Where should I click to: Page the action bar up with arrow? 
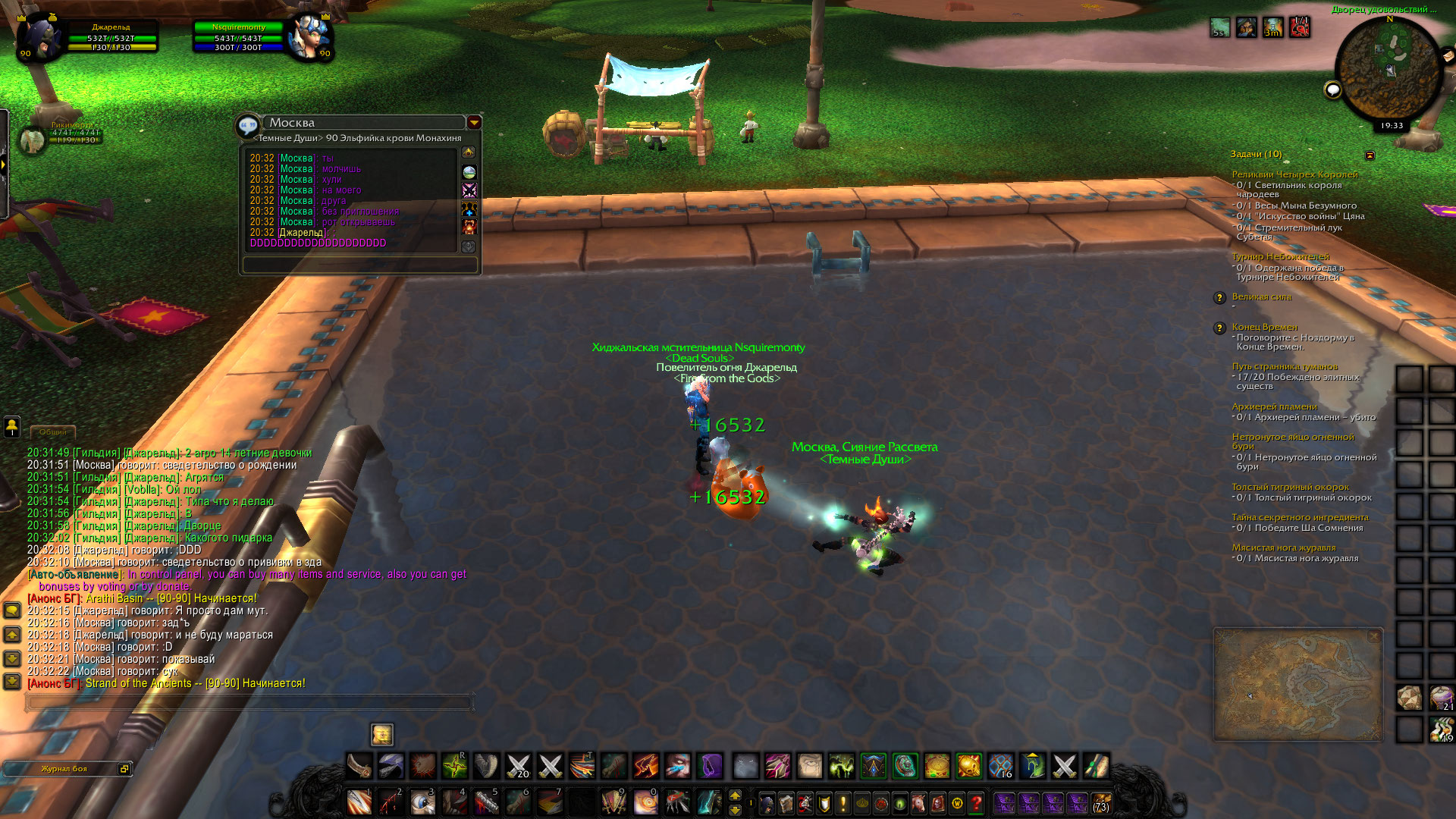point(735,795)
